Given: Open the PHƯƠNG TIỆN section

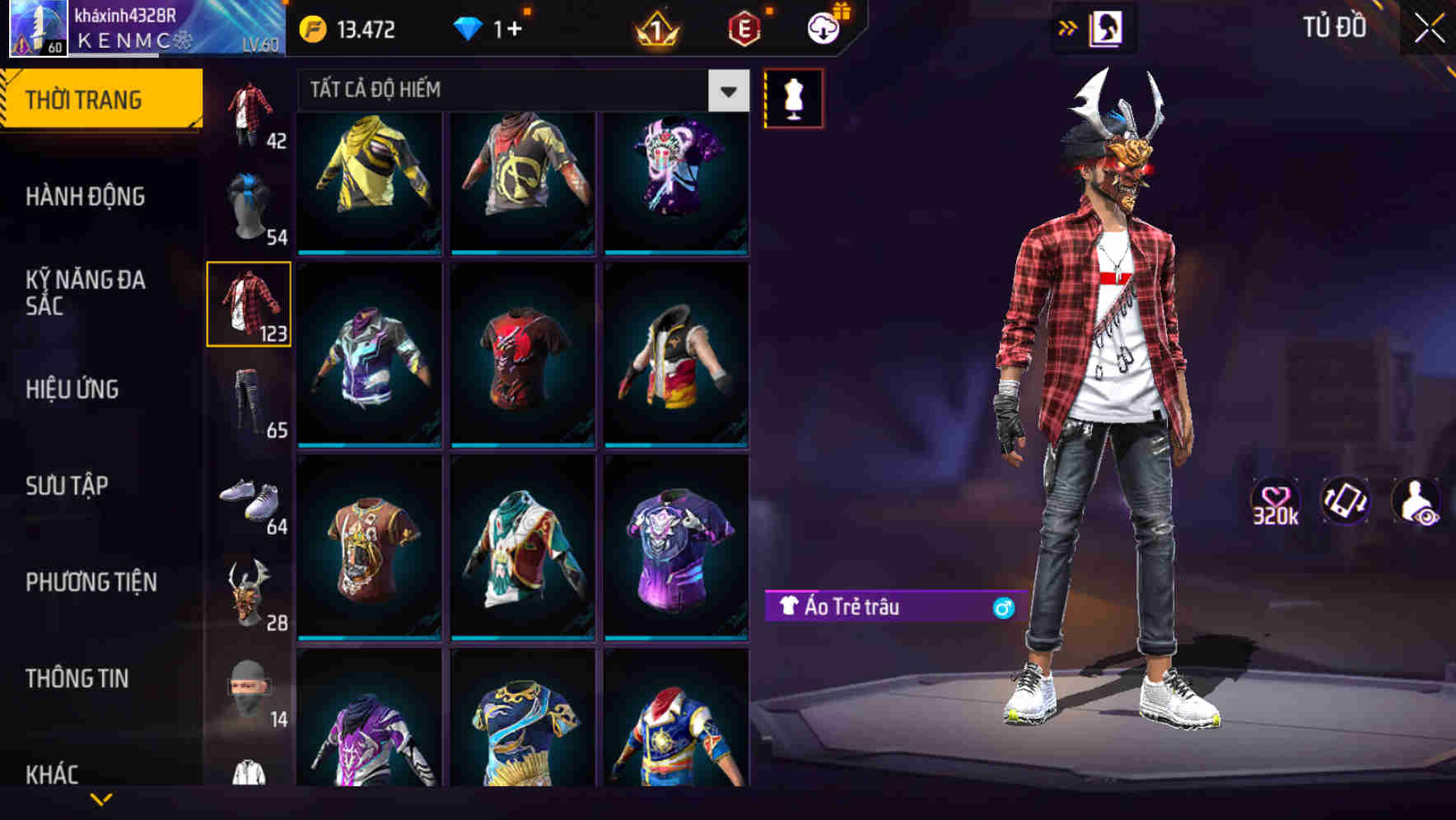Looking at the screenshot, I should pos(91,582).
